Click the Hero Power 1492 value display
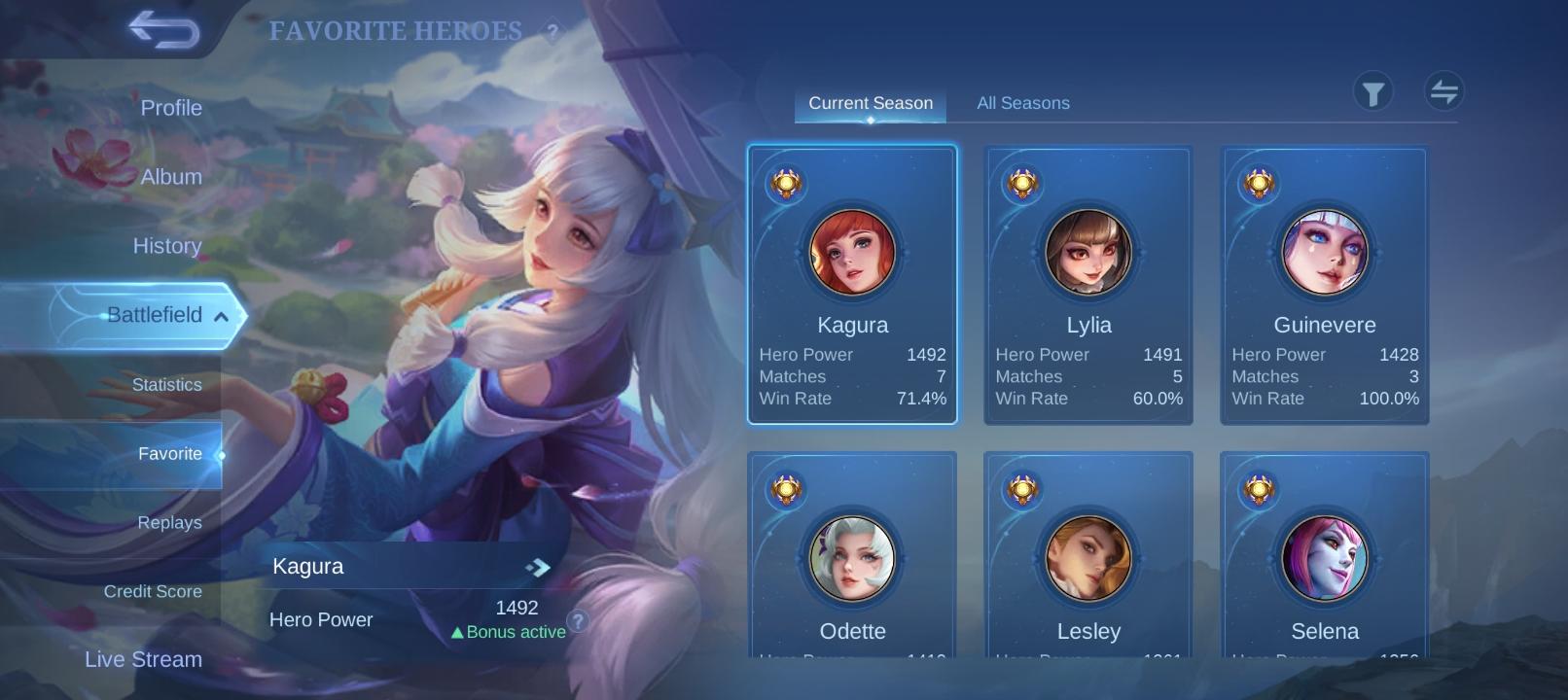Screen dimensions: 1568x700 coord(517,608)
